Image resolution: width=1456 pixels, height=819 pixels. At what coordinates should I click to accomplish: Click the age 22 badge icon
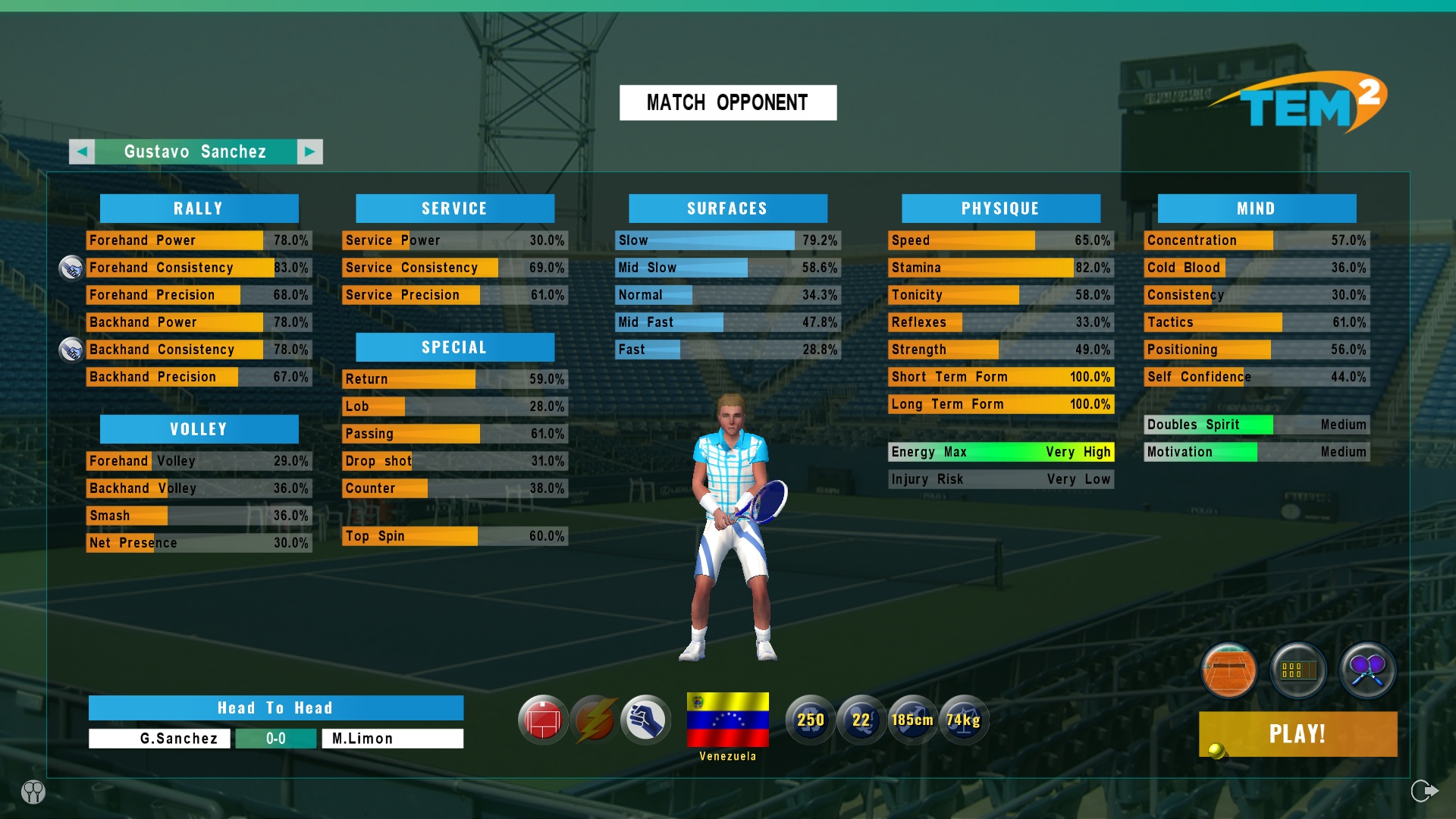[861, 720]
